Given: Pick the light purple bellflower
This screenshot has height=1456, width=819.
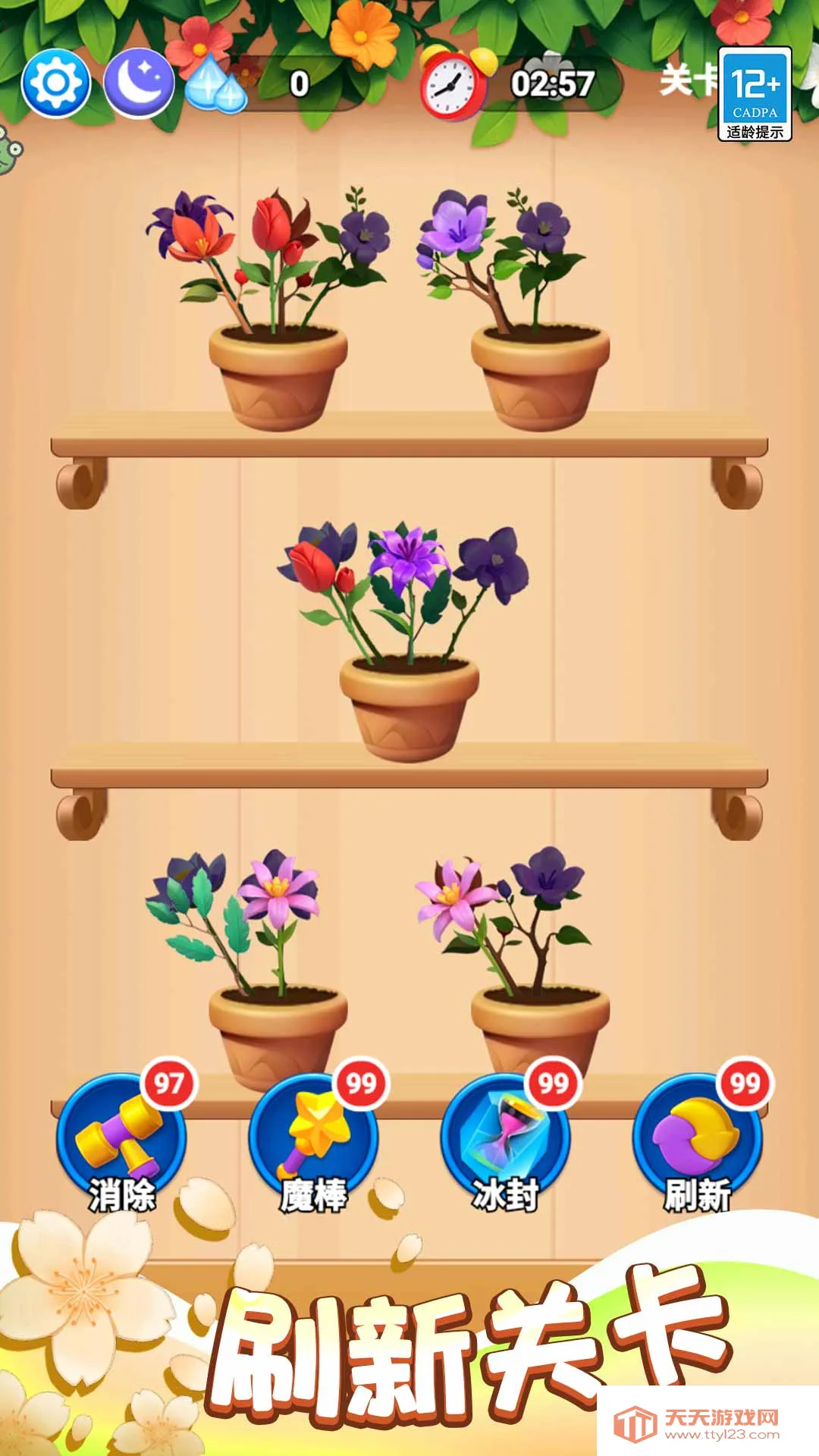Looking at the screenshot, I should (x=457, y=223).
